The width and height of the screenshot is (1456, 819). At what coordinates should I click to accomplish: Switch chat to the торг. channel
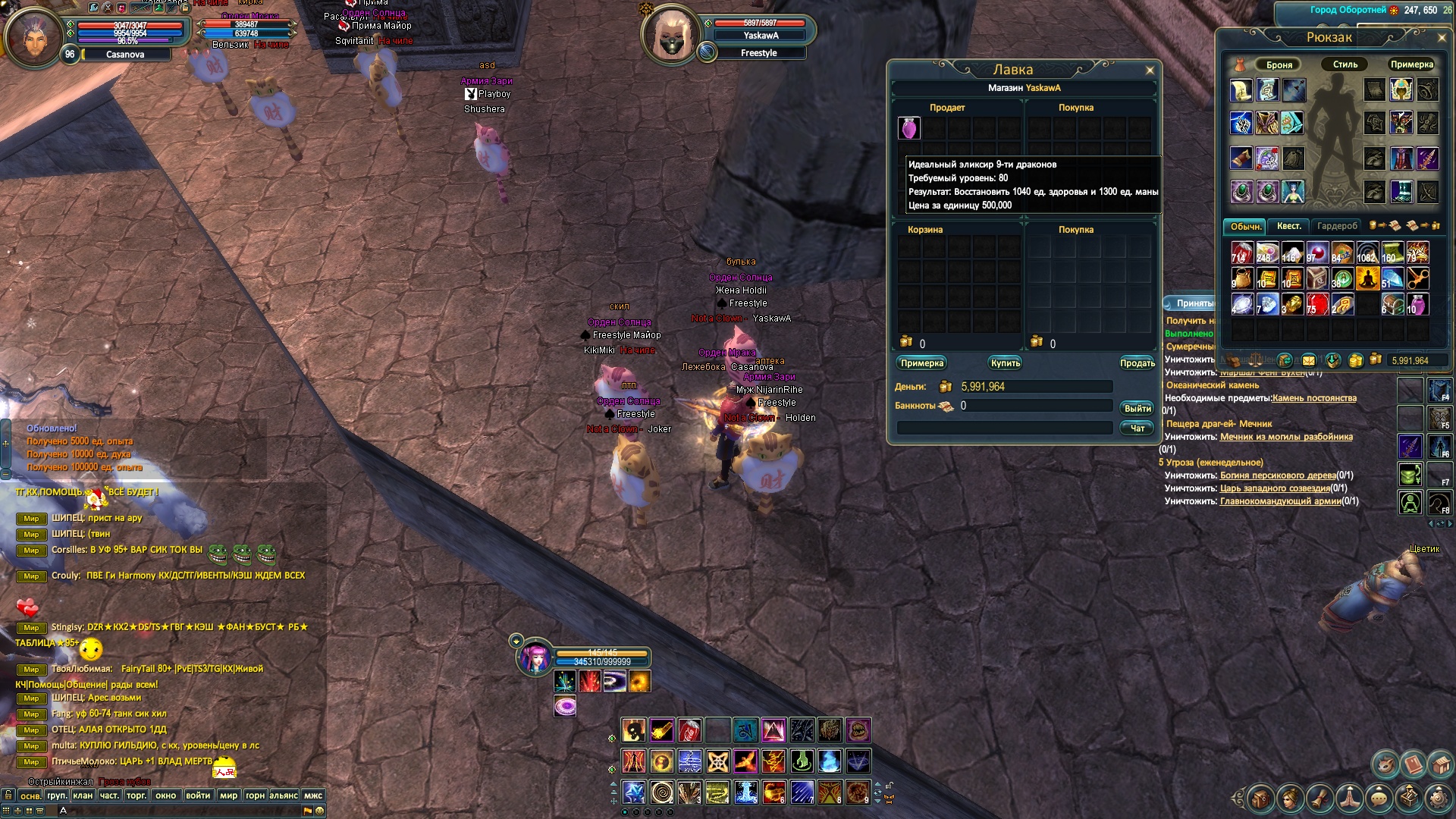(x=136, y=795)
